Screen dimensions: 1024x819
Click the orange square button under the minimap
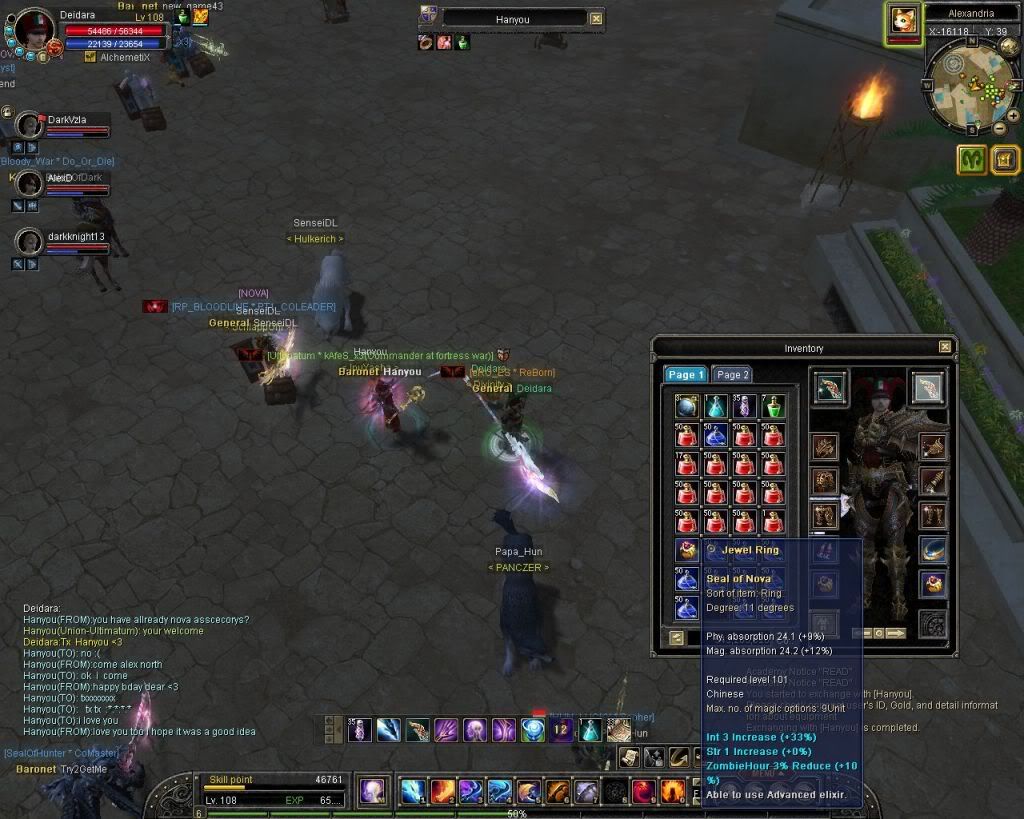pos(1004,159)
